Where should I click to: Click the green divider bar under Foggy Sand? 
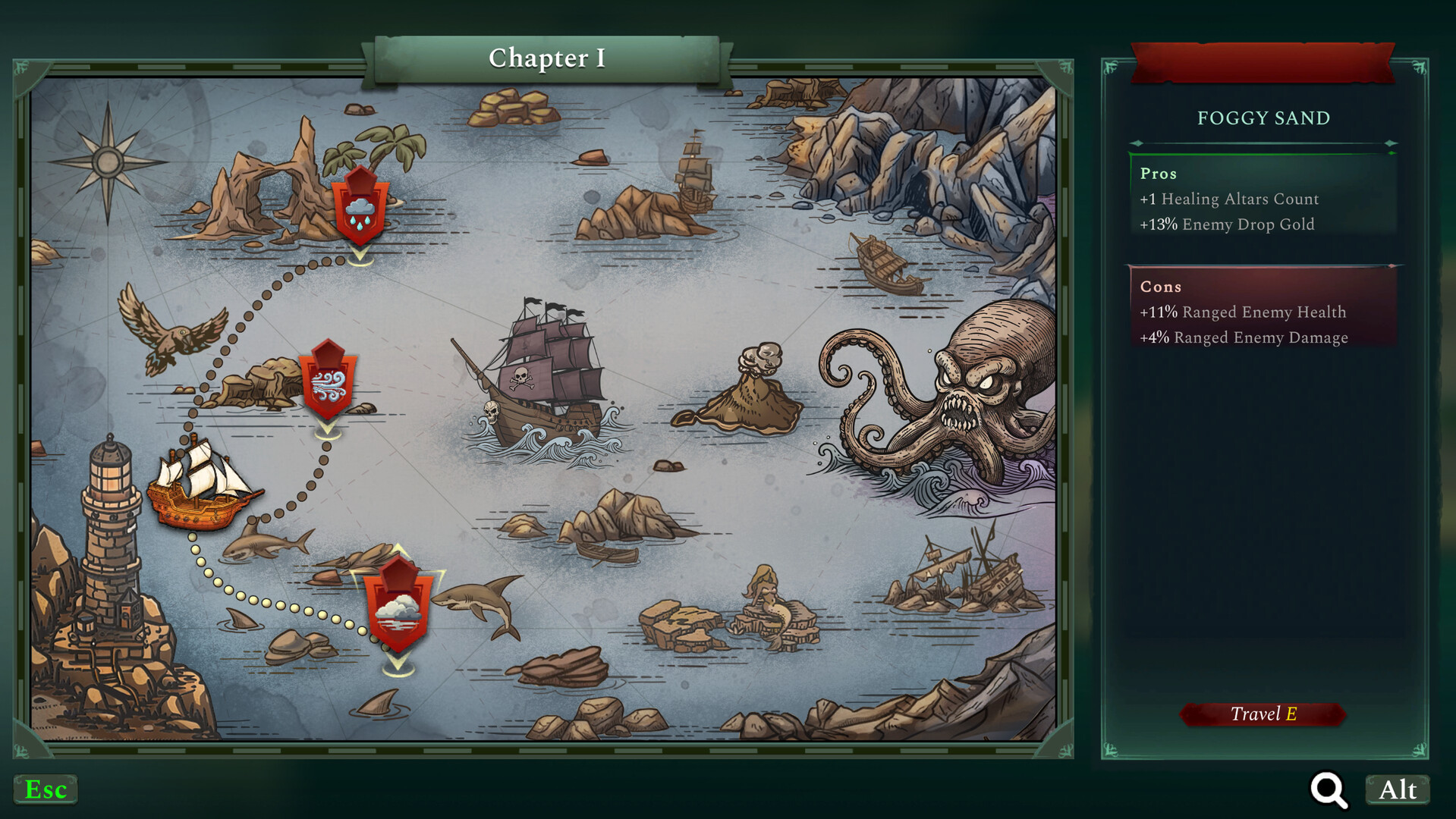pyautogui.click(x=1263, y=152)
